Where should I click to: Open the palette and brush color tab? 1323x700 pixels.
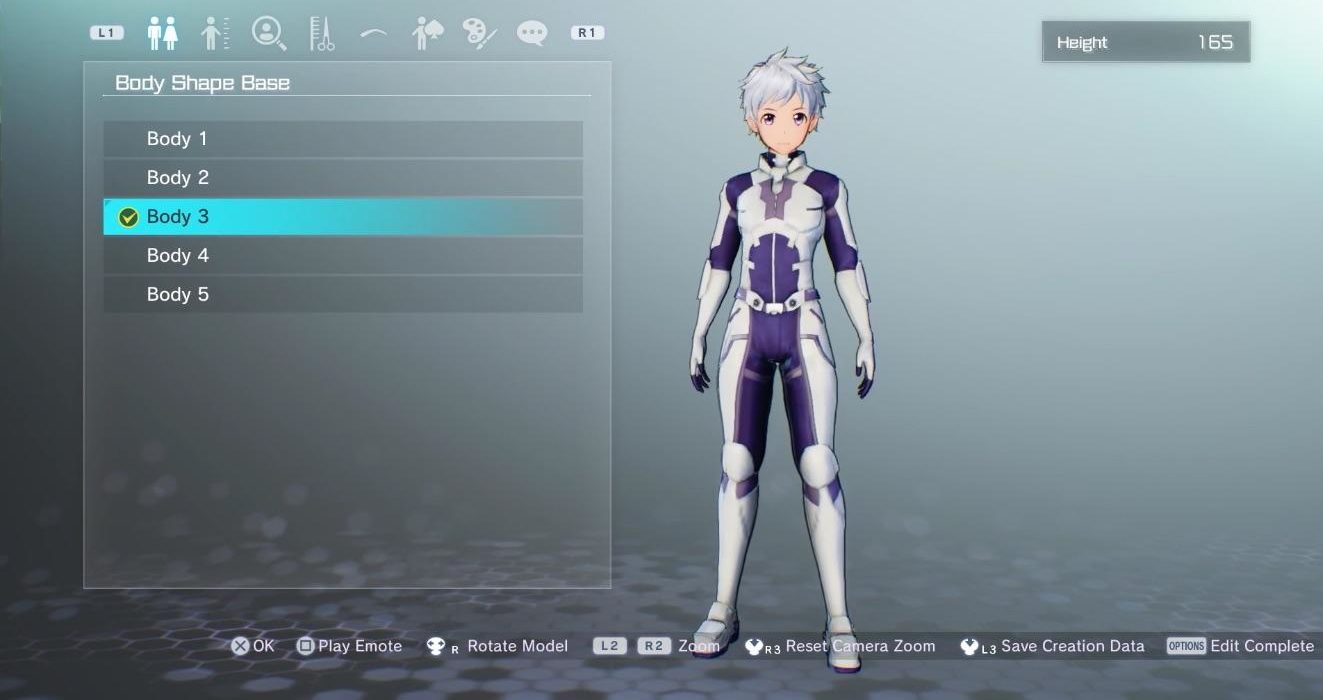point(480,33)
